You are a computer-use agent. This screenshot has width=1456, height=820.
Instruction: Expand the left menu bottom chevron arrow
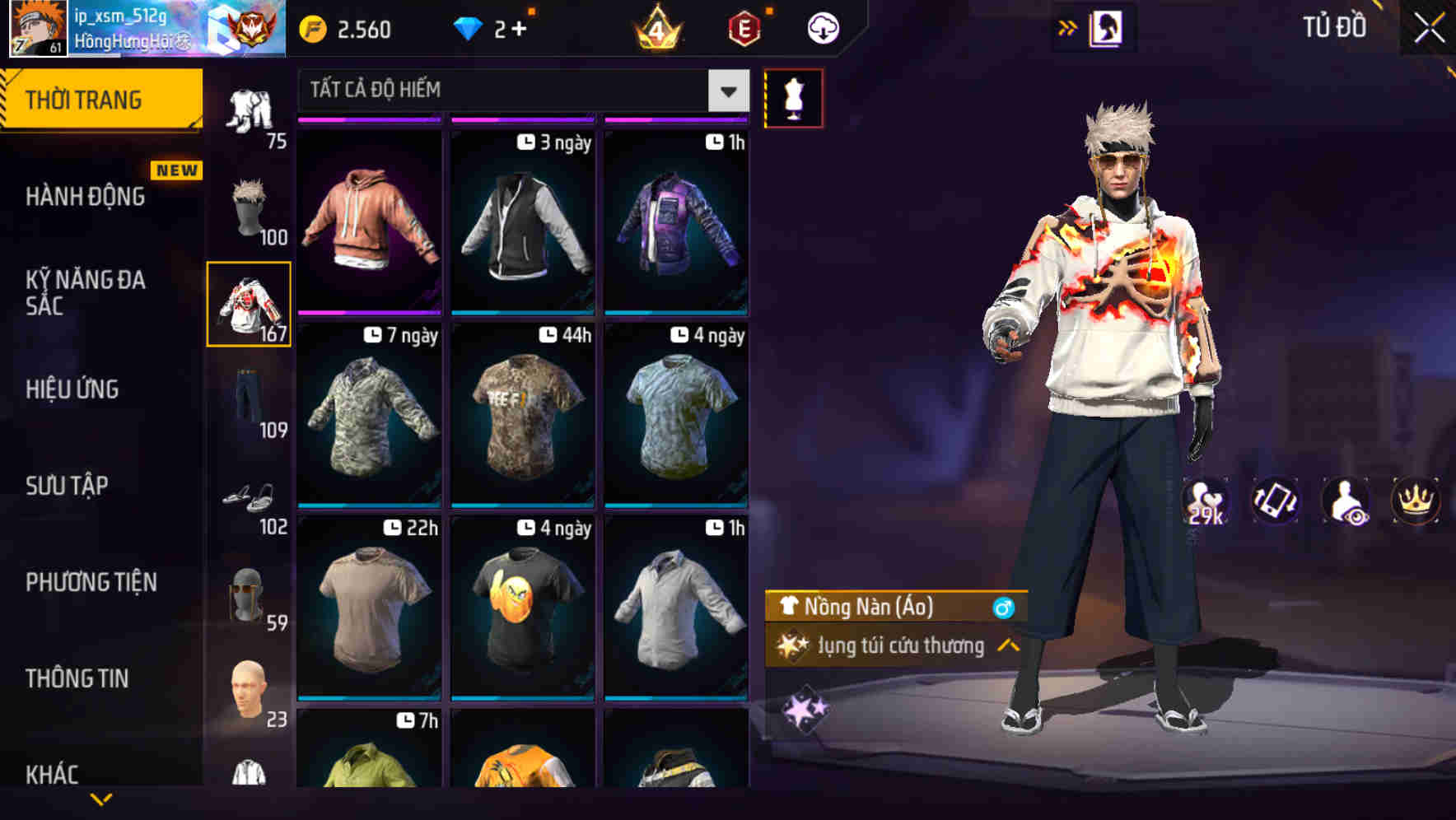pos(100,797)
